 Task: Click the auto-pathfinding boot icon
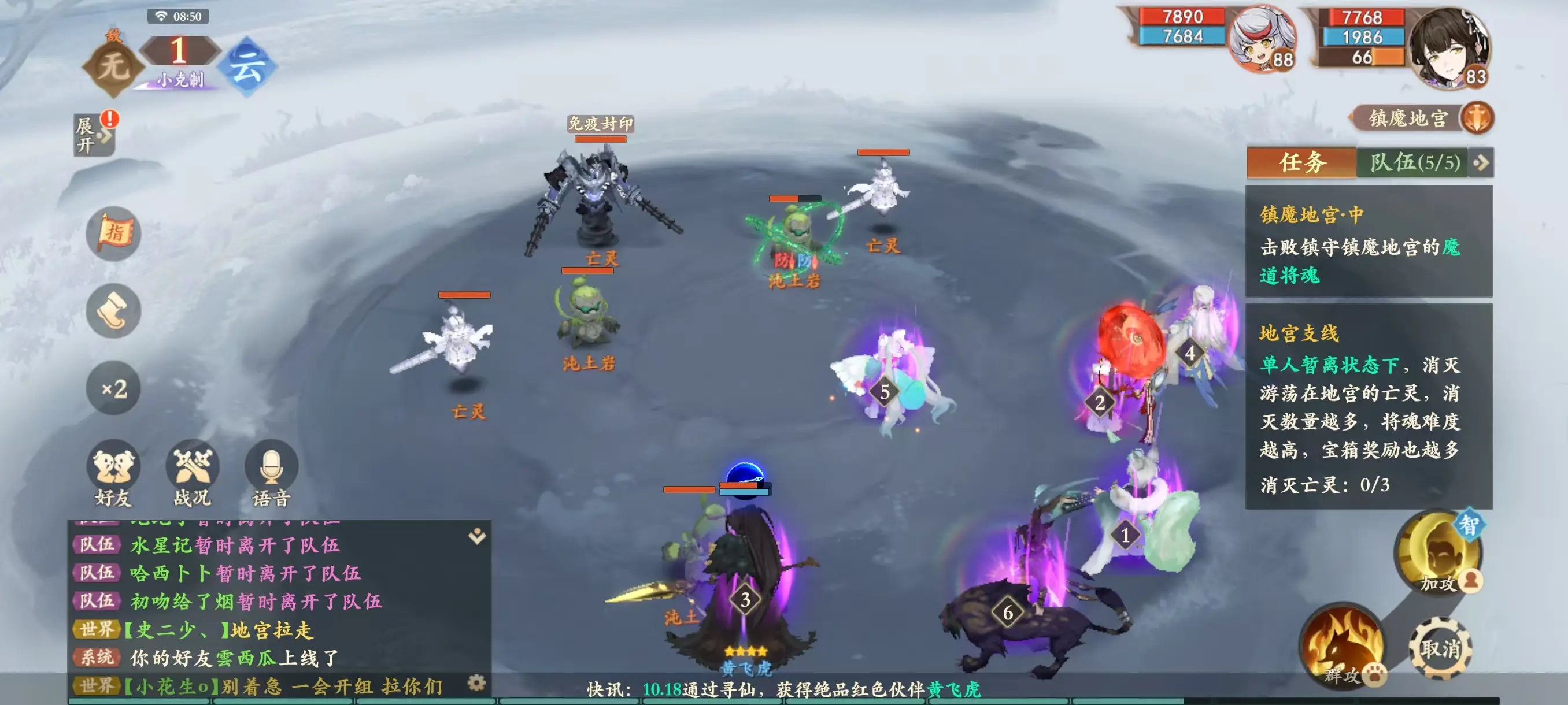click(112, 311)
